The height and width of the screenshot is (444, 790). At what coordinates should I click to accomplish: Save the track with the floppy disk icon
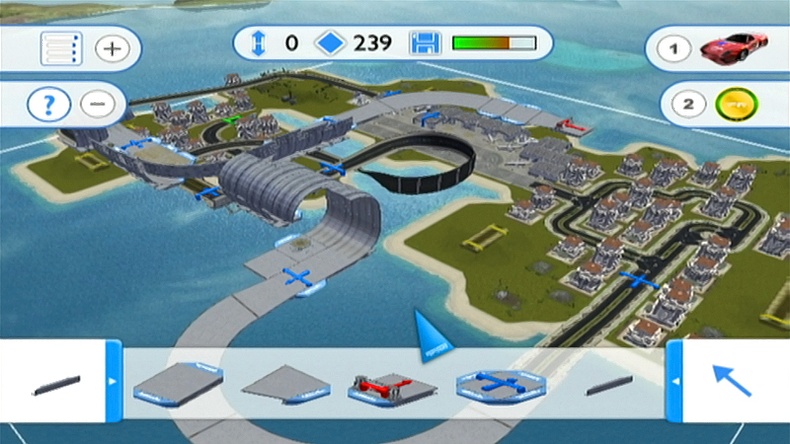(425, 43)
